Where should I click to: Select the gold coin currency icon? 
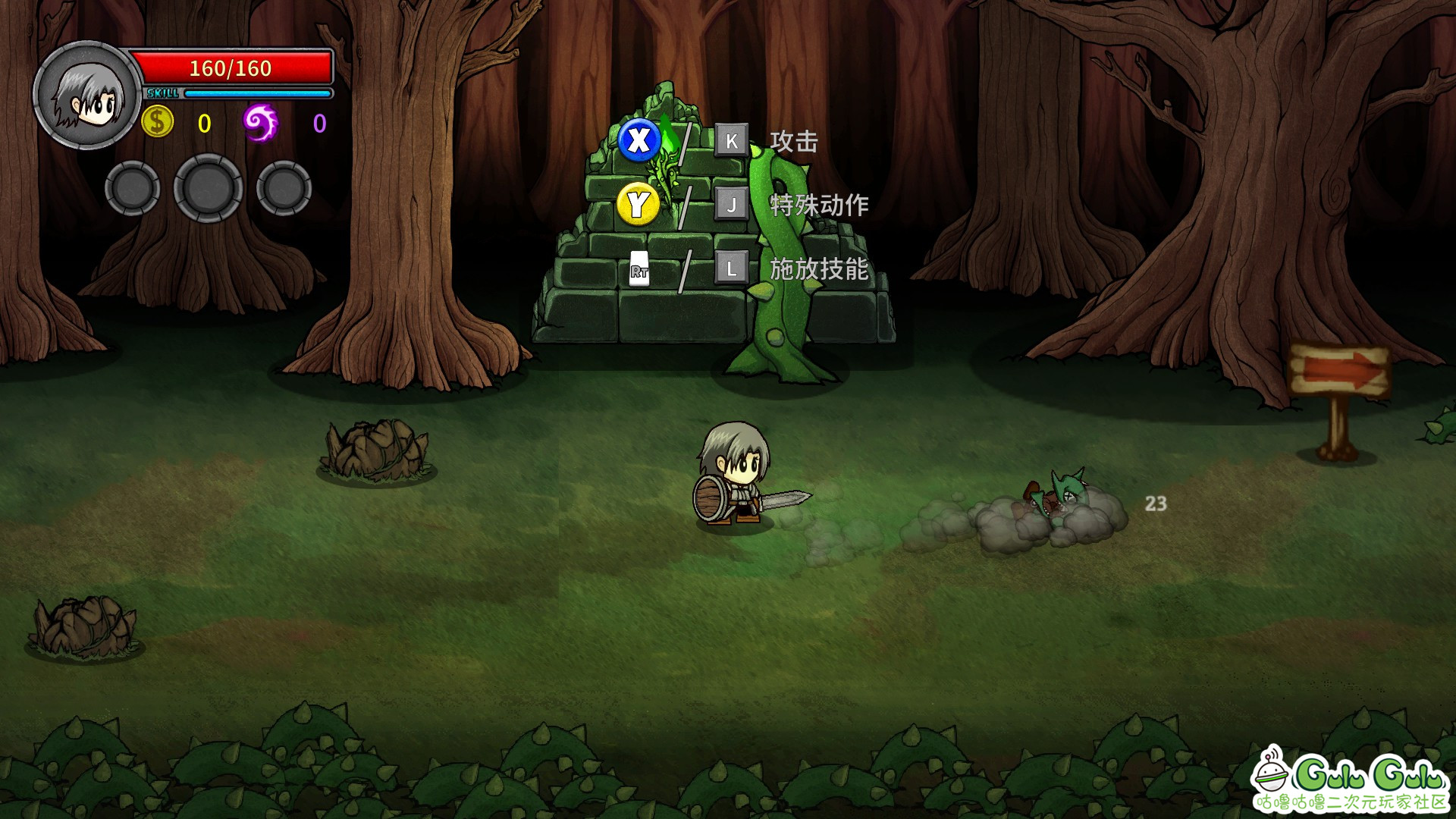coord(158,122)
